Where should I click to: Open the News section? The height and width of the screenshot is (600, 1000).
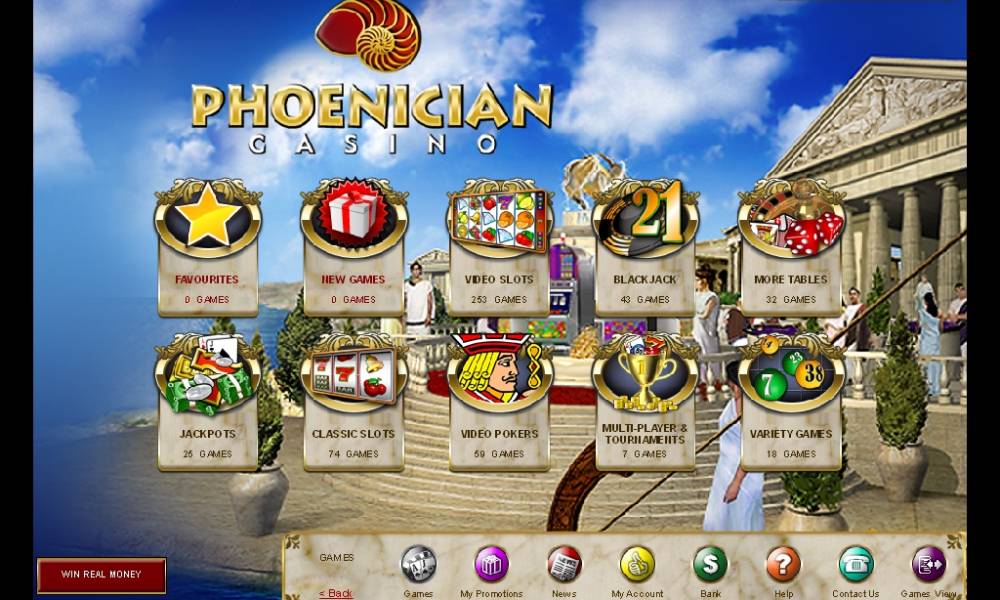pyautogui.click(x=564, y=565)
